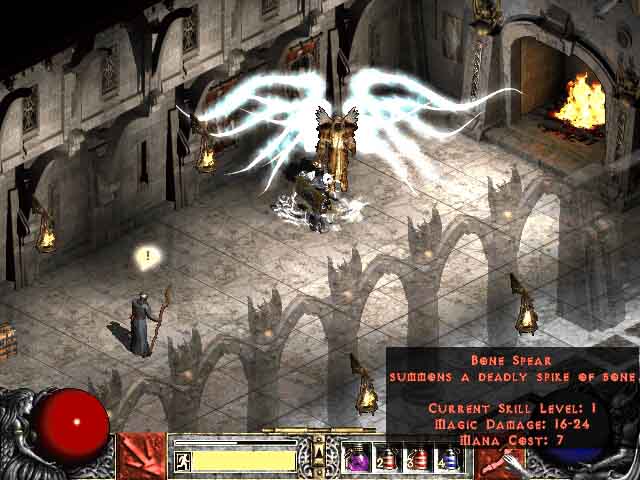Drink the red healing potion in belt slot 2
Viewport: 640px width, 480px height.
(388, 458)
